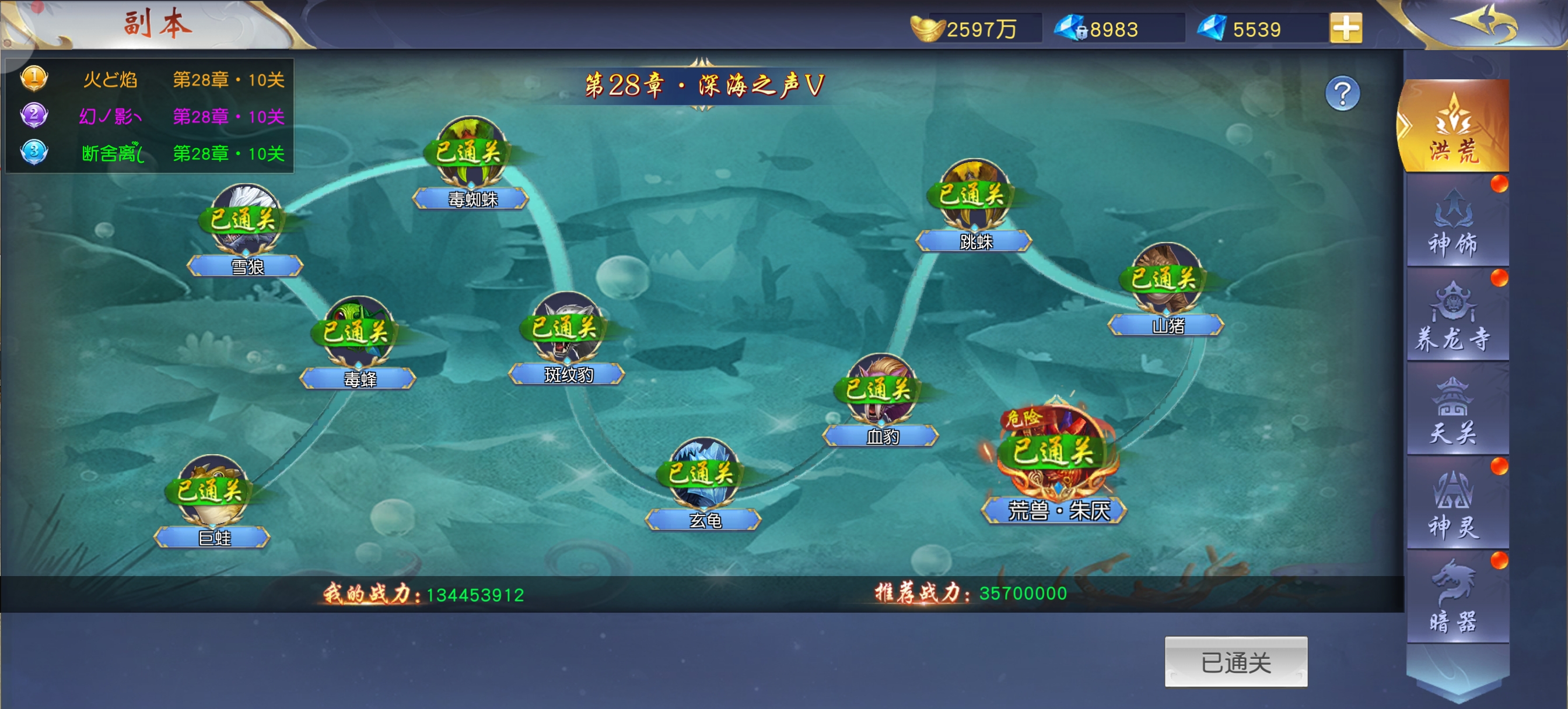Click the grey 已通关 button
The height and width of the screenshot is (709, 1568).
(1235, 662)
